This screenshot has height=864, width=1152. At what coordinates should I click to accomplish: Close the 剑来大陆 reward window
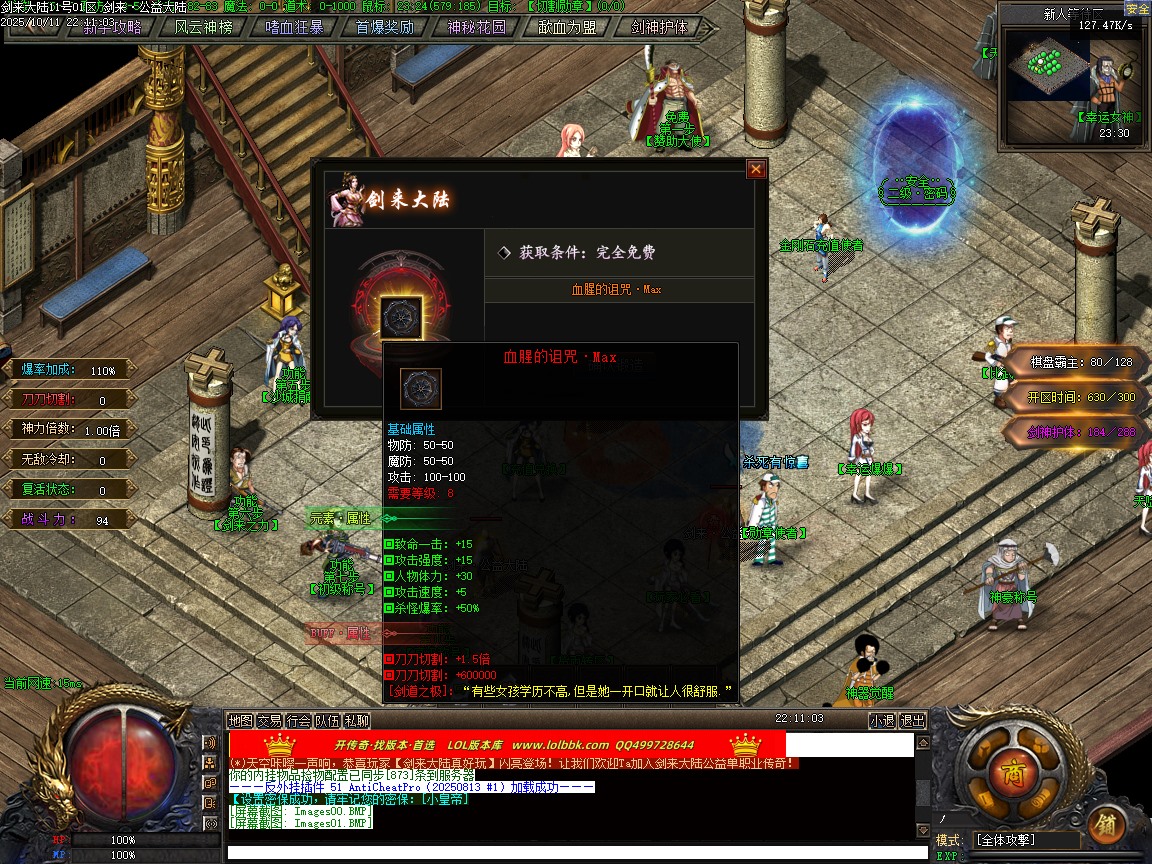pos(756,170)
